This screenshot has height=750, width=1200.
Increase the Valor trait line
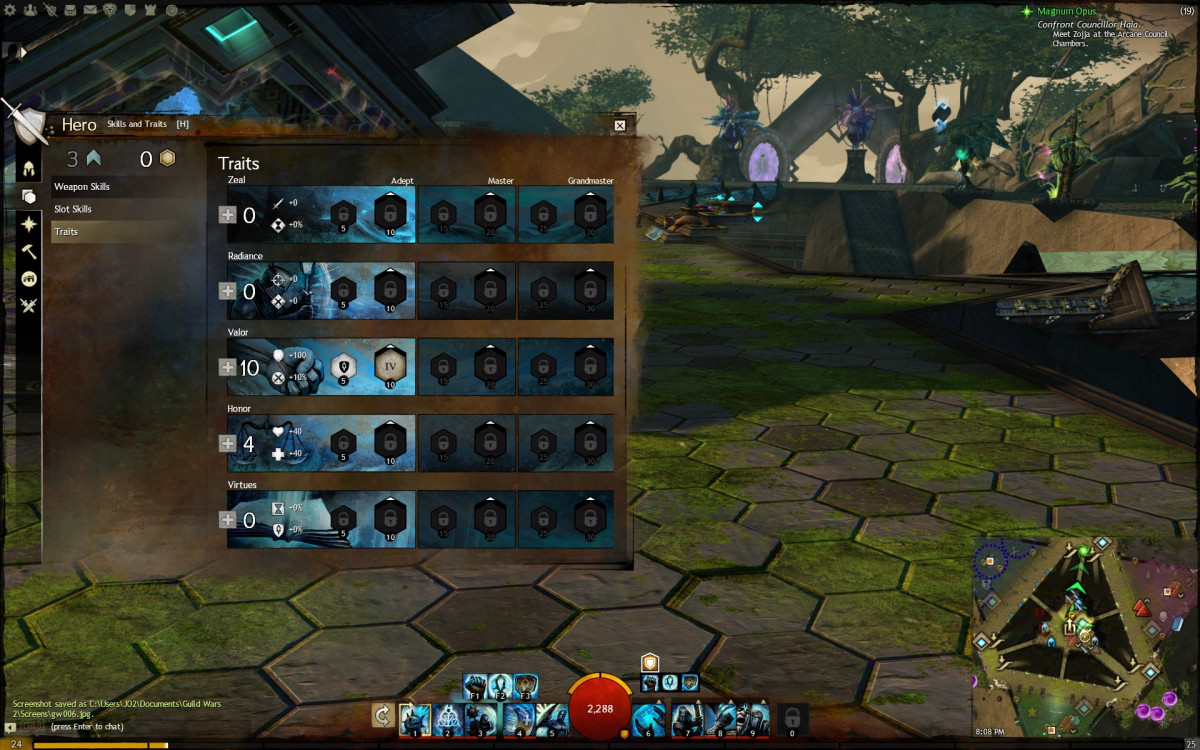pos(228,368)
